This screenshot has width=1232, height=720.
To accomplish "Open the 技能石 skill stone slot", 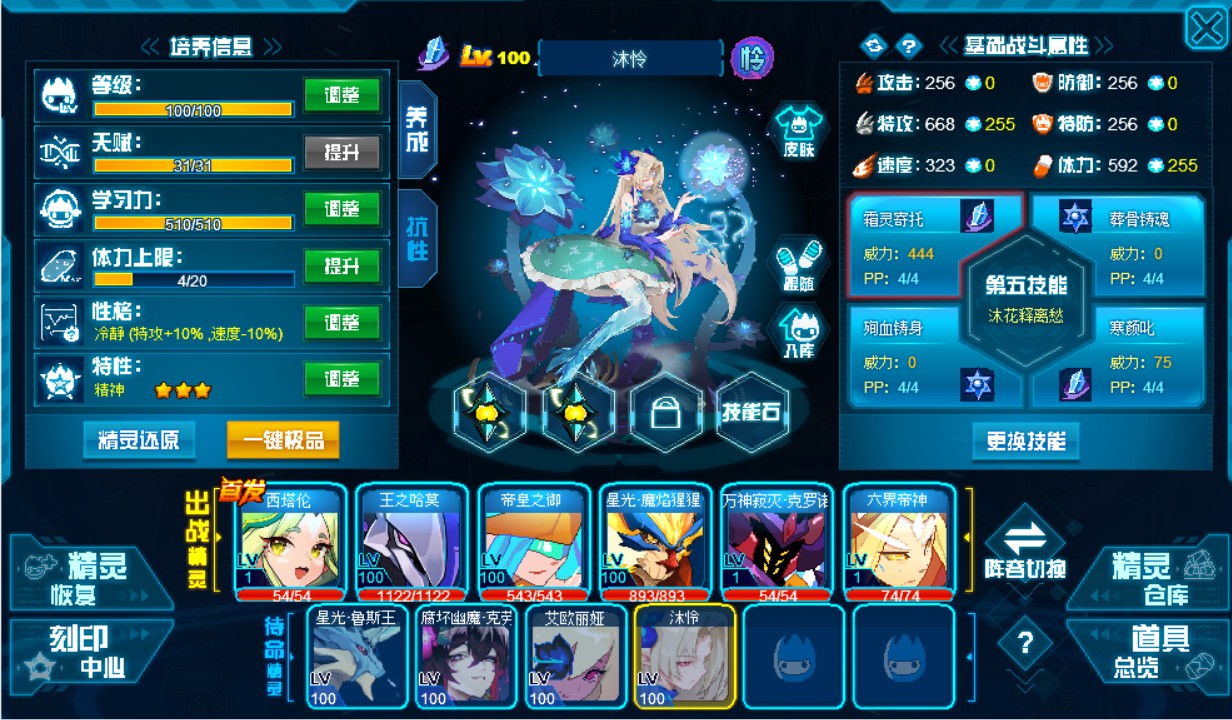I will pyautogui.click(x=753, y=412).
